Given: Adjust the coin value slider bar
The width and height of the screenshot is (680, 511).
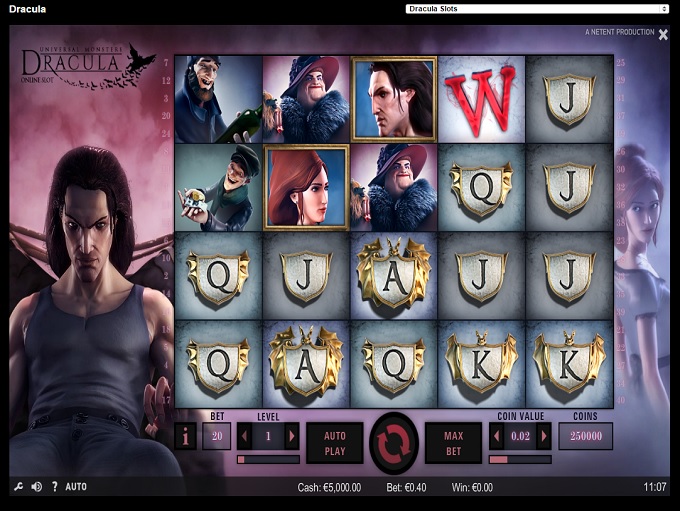Looking at the screenshot, I should tap(520, 460).
